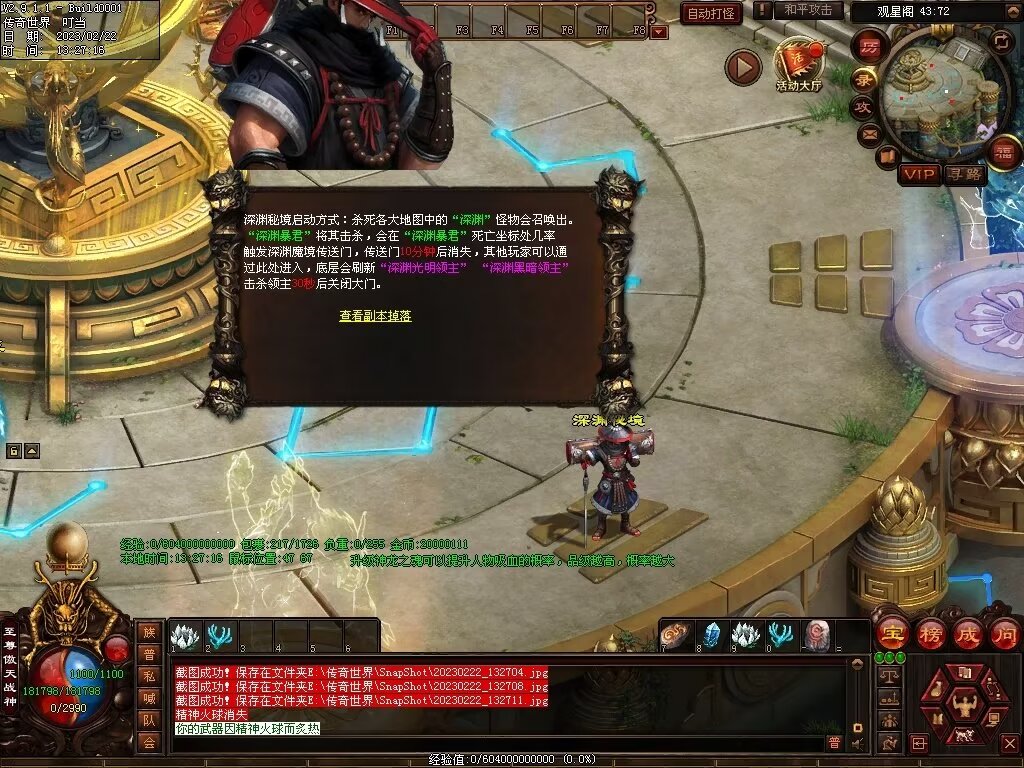
Task: Open the VIP panel
Action: (919, 174)
